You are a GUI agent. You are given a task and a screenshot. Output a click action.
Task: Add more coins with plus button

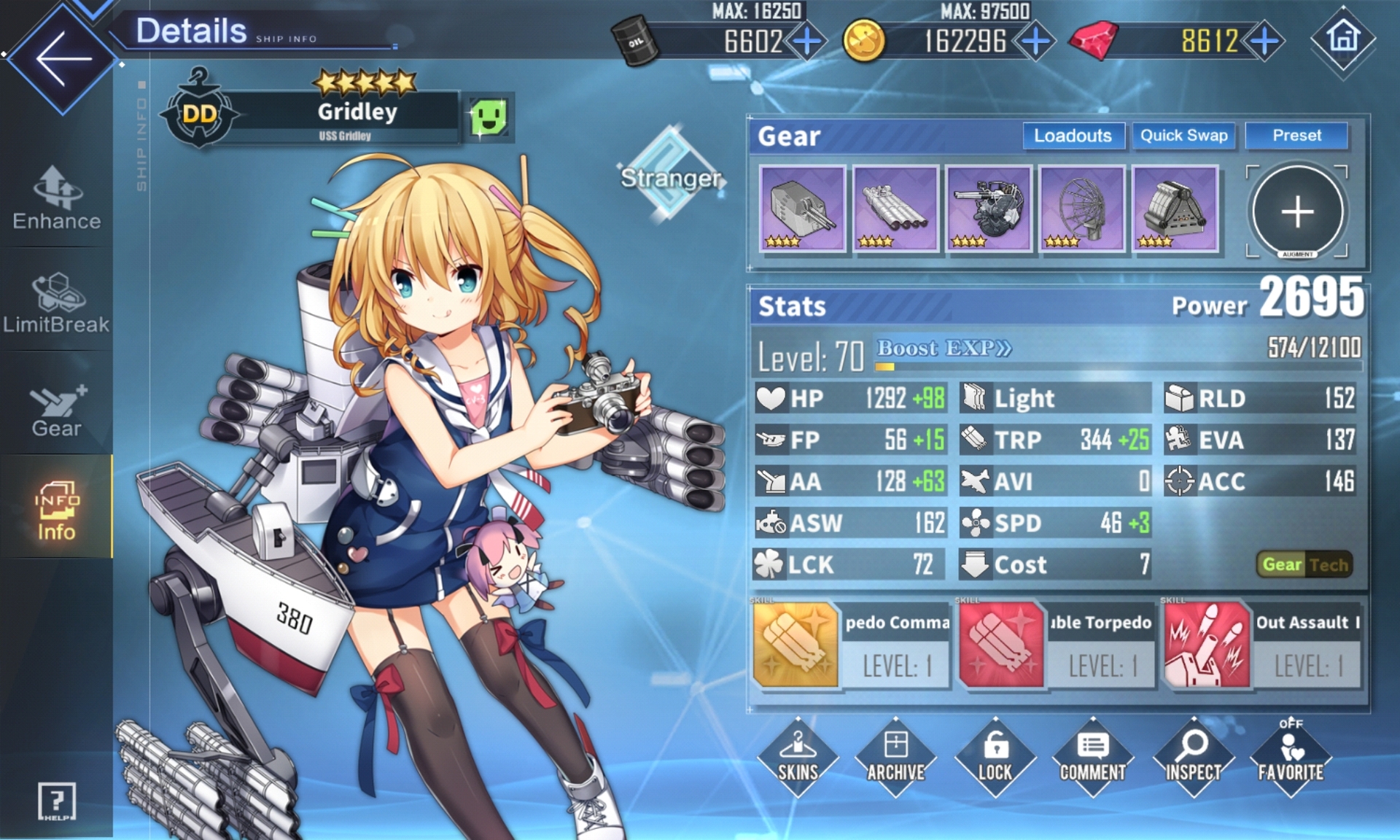pos(1035,42)
